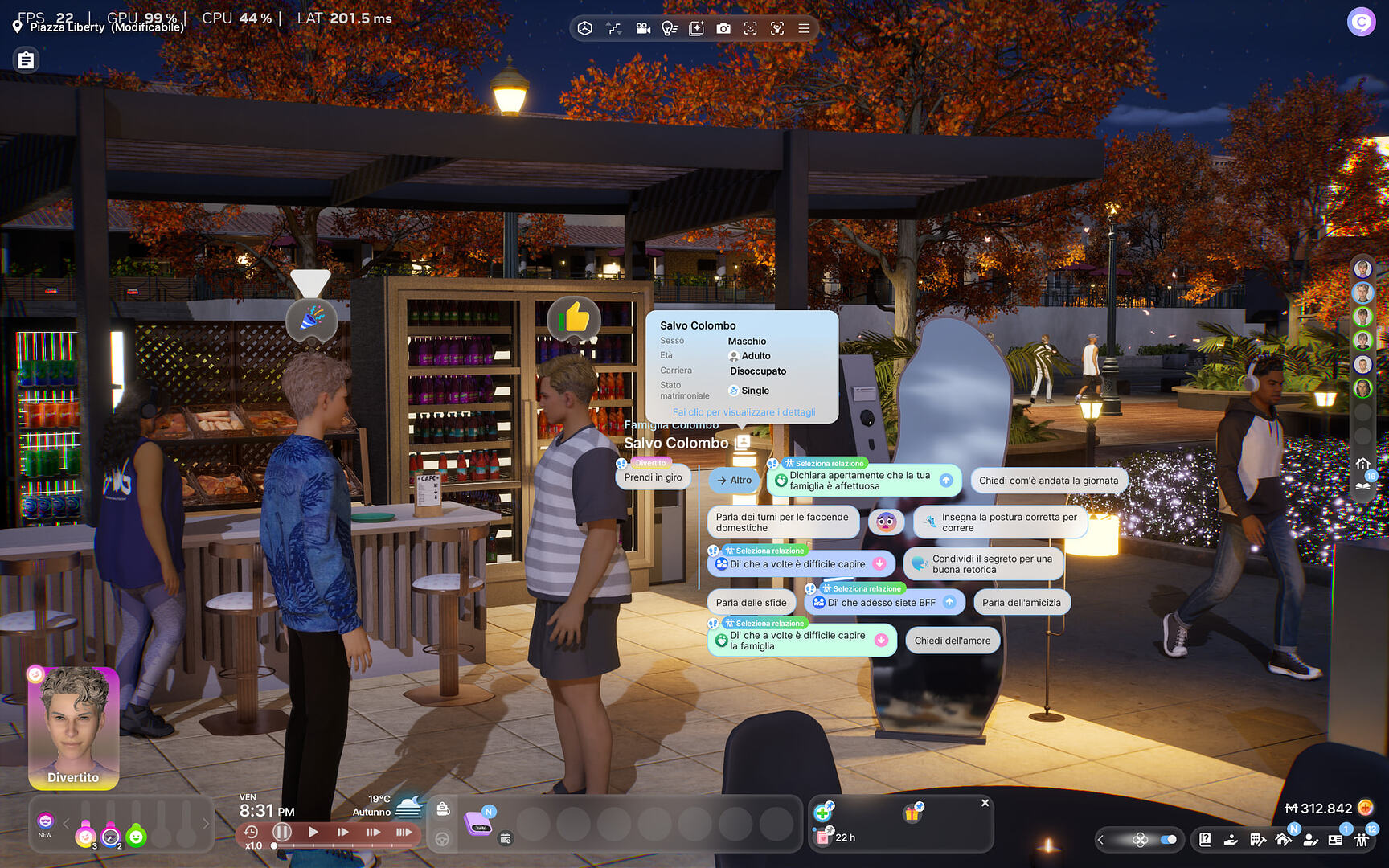Select the lighting adjustment tool
This screenshot has height=868, width=1389.
tap(669, 28)
